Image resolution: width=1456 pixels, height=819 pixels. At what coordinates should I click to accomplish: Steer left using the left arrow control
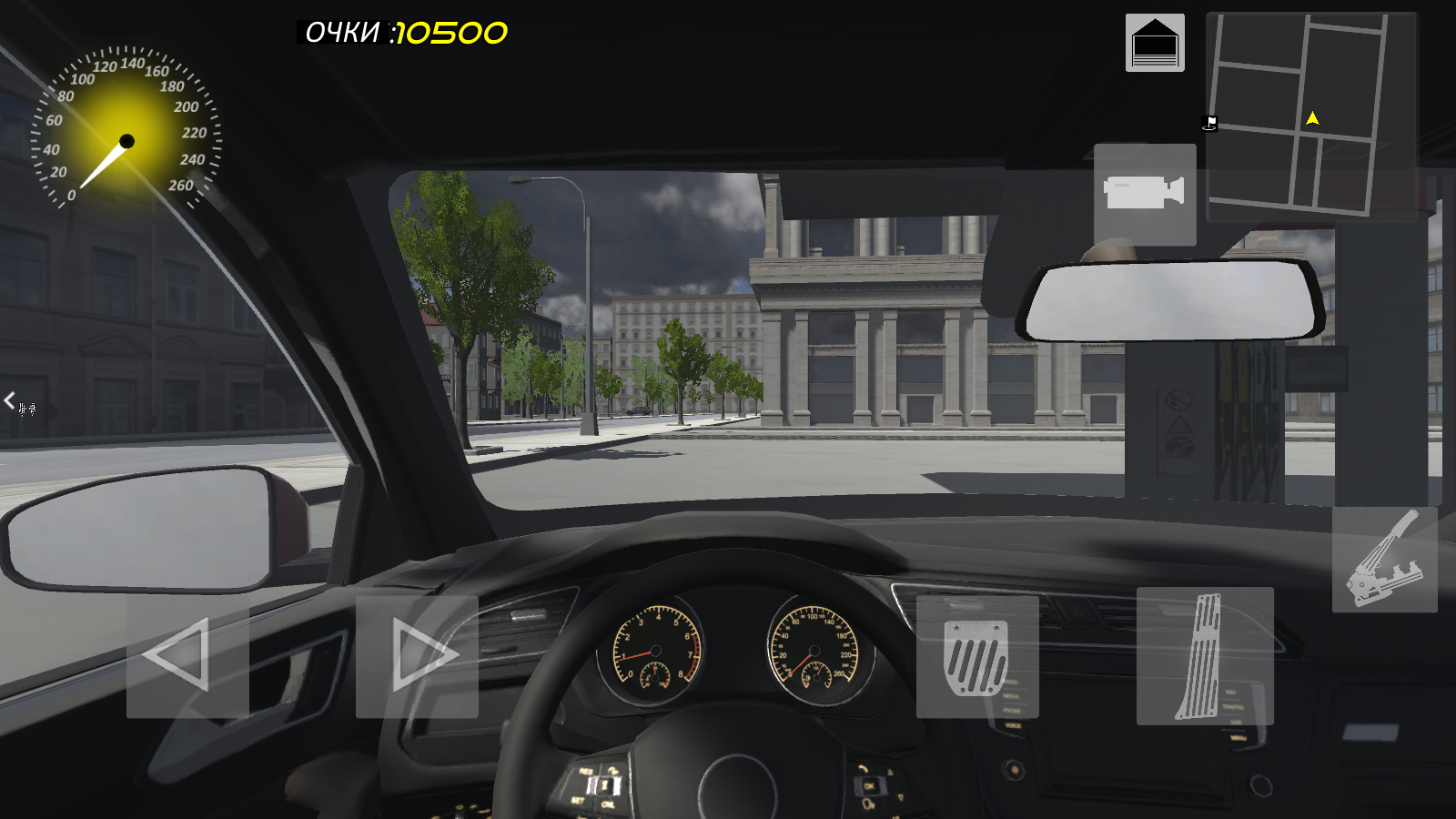tap(184, 655)
